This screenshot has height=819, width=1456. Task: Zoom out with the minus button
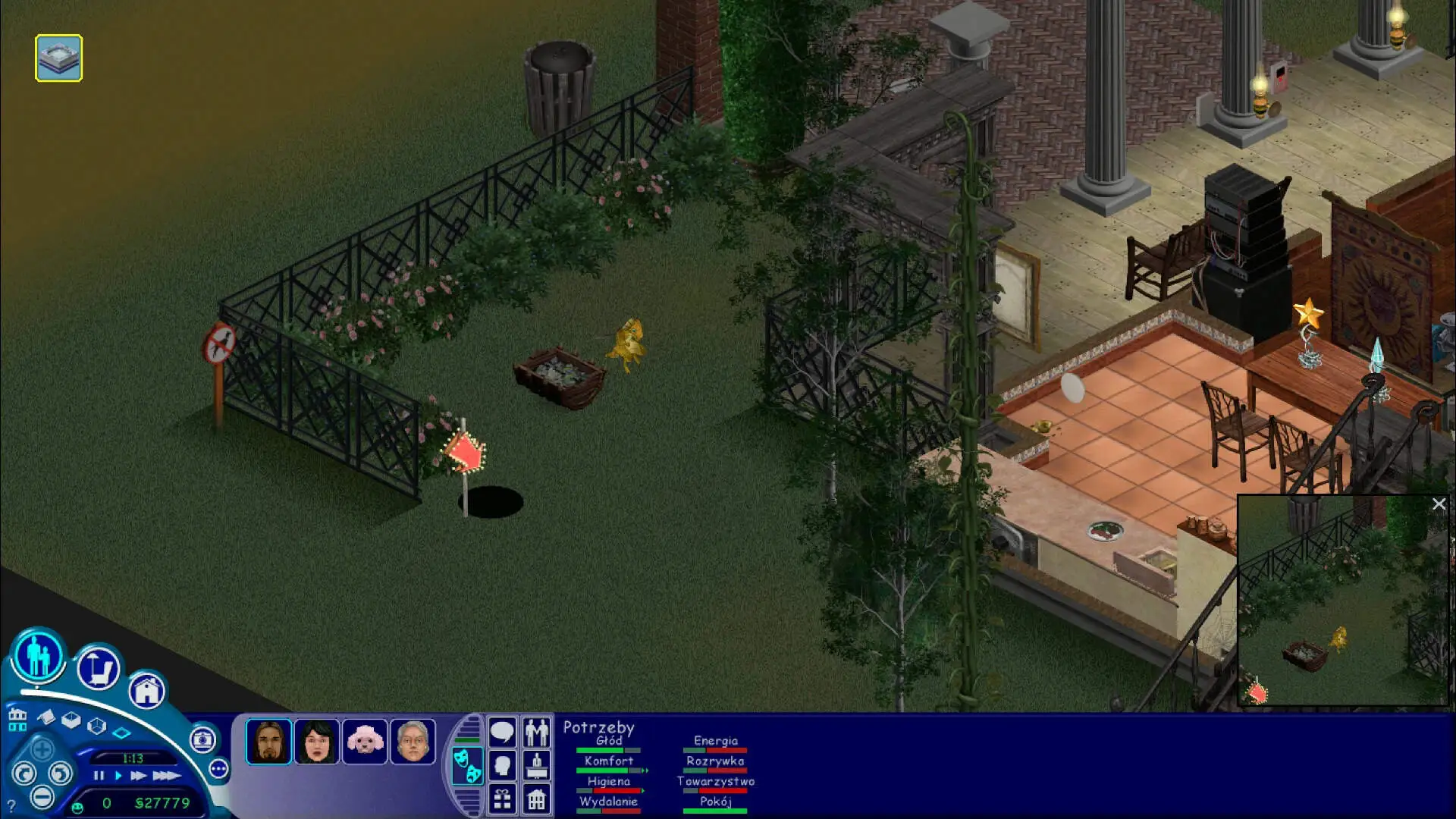[x=42, y=797]
